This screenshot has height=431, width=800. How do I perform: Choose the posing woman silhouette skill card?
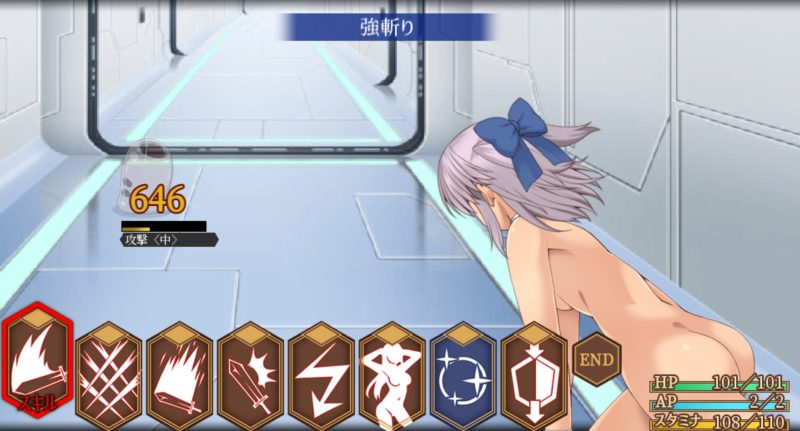pyautogui.click(x=393, y=371)
